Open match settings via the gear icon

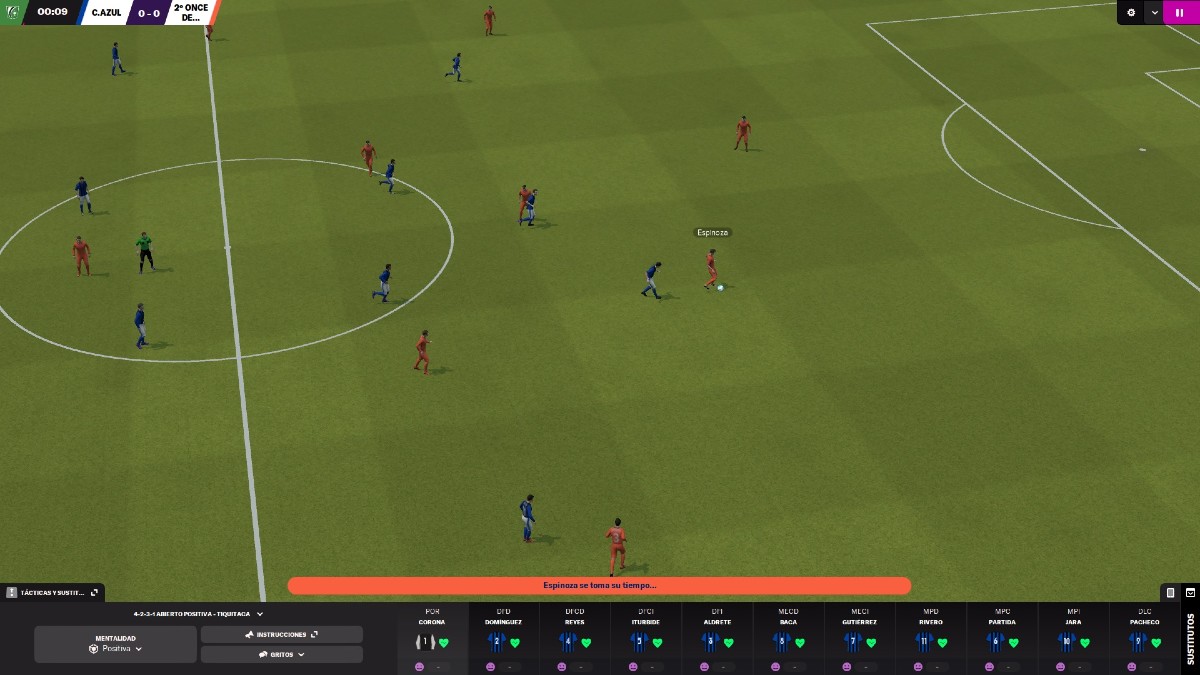[x=1131, y=12]
